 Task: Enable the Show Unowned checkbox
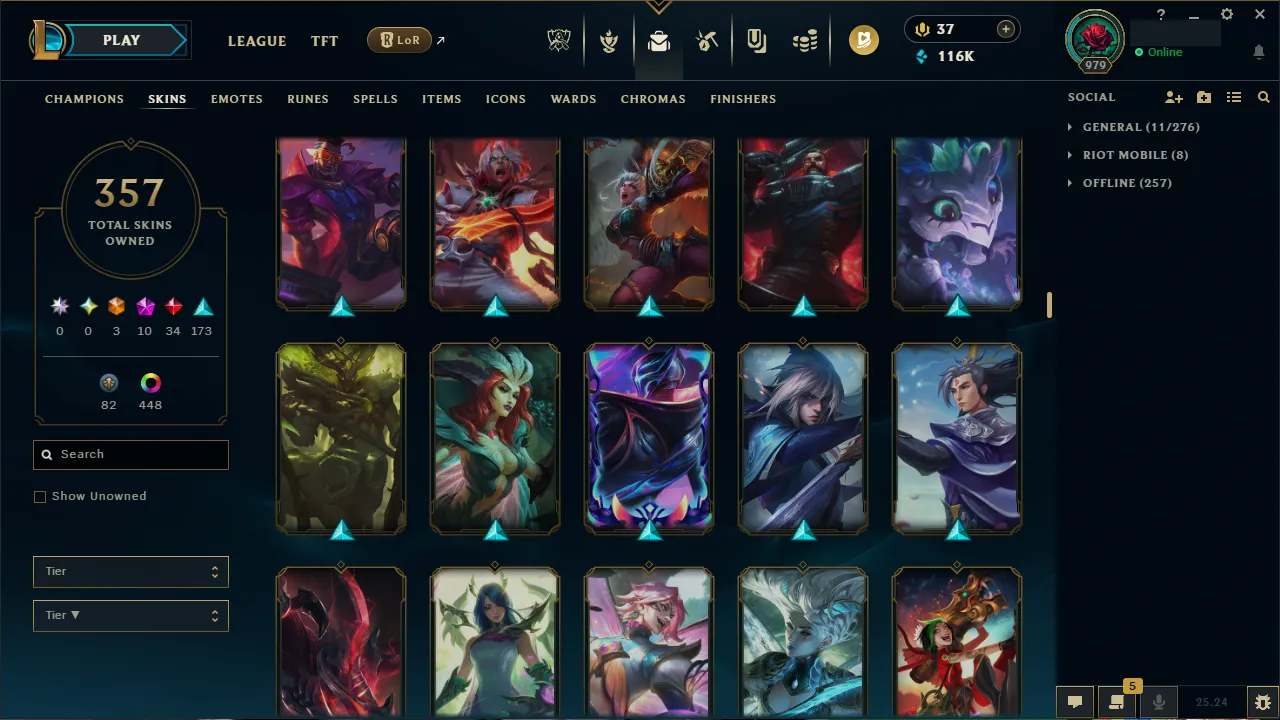[40, 496]
